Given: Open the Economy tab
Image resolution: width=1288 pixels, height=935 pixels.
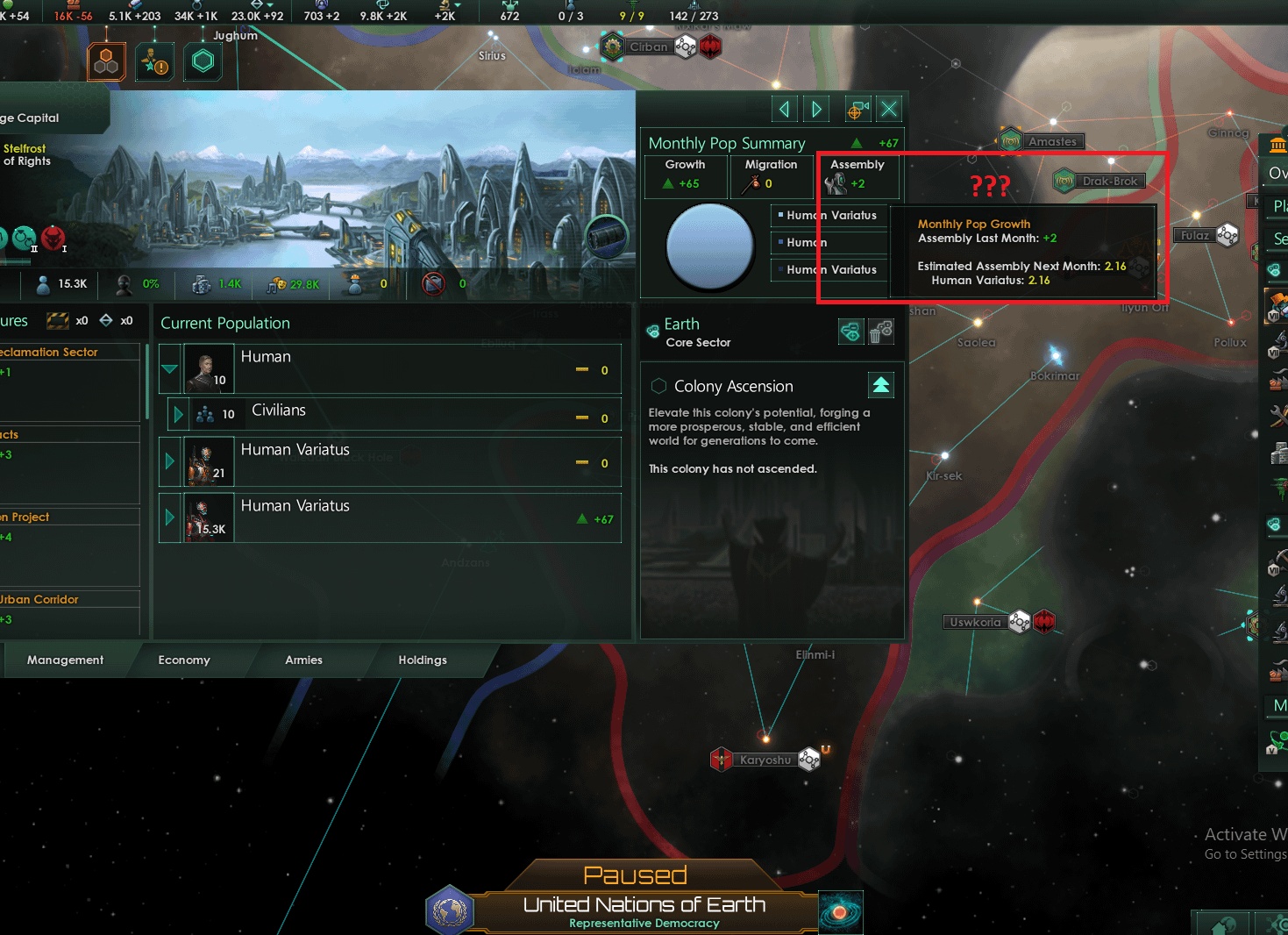Looking at the screenshot, I should [184, 660].
